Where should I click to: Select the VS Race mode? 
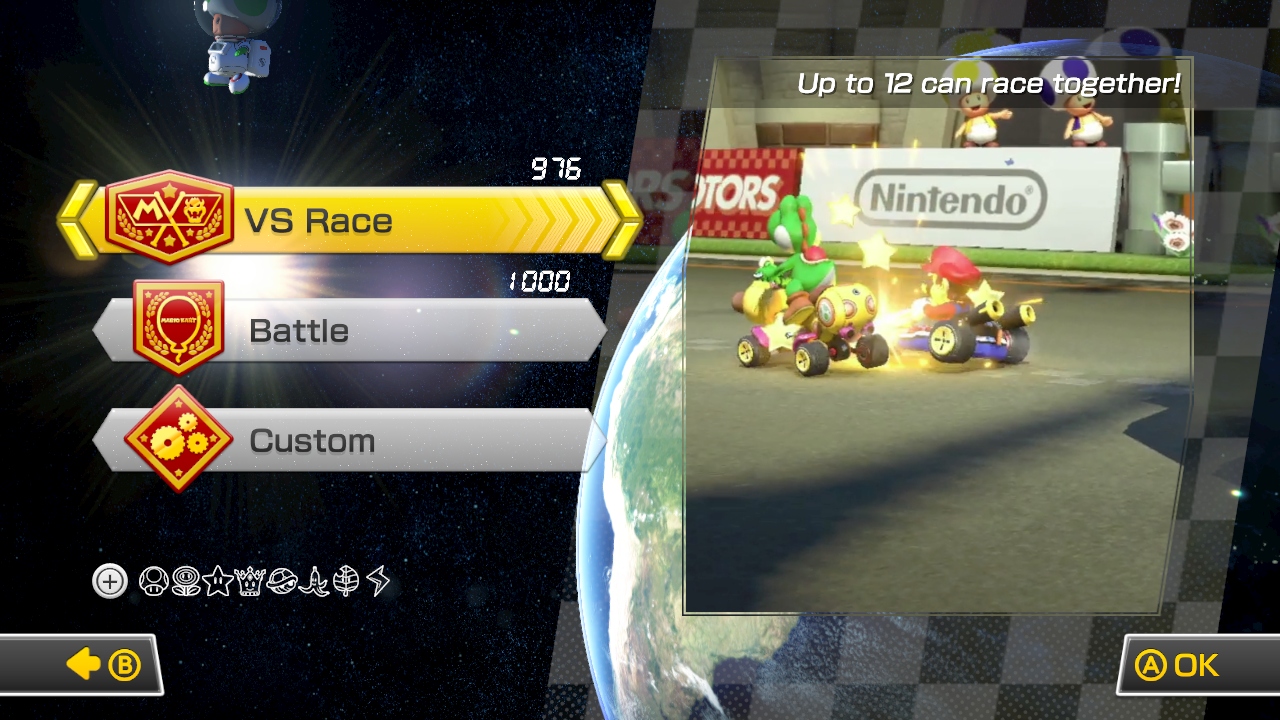[x=350, y=220]
